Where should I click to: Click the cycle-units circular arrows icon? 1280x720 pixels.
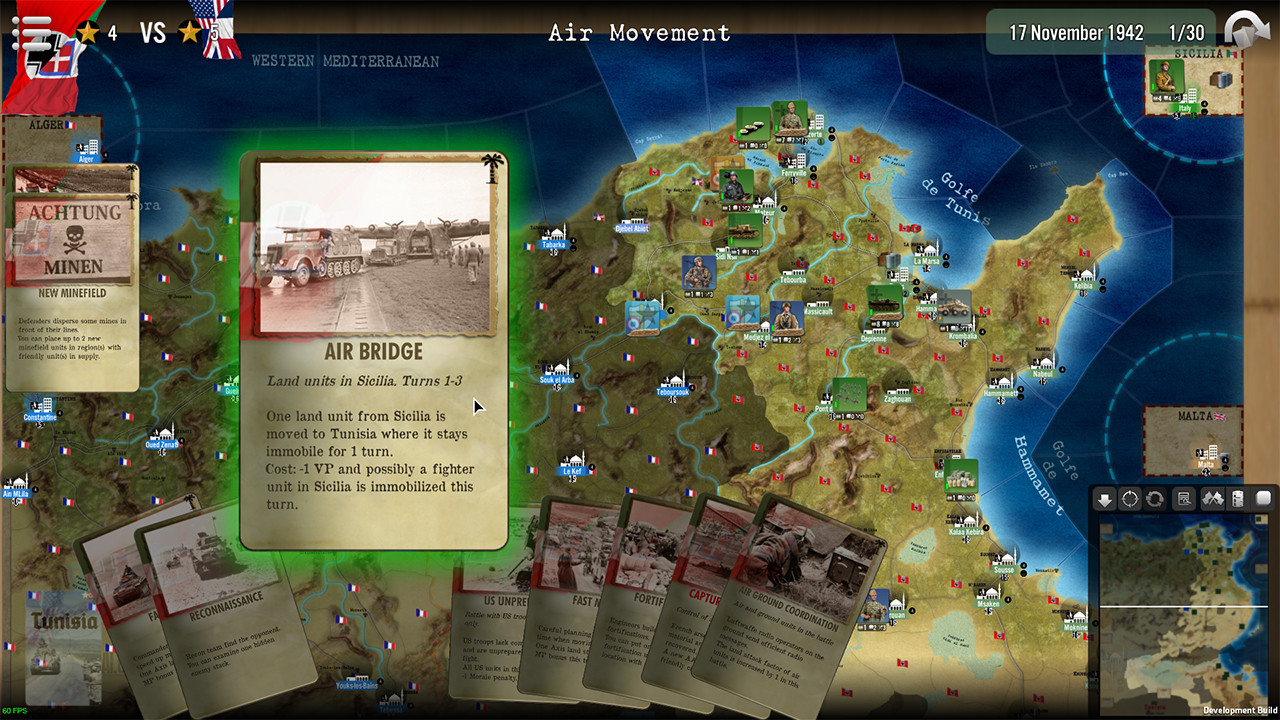[x=1156, y=498]
